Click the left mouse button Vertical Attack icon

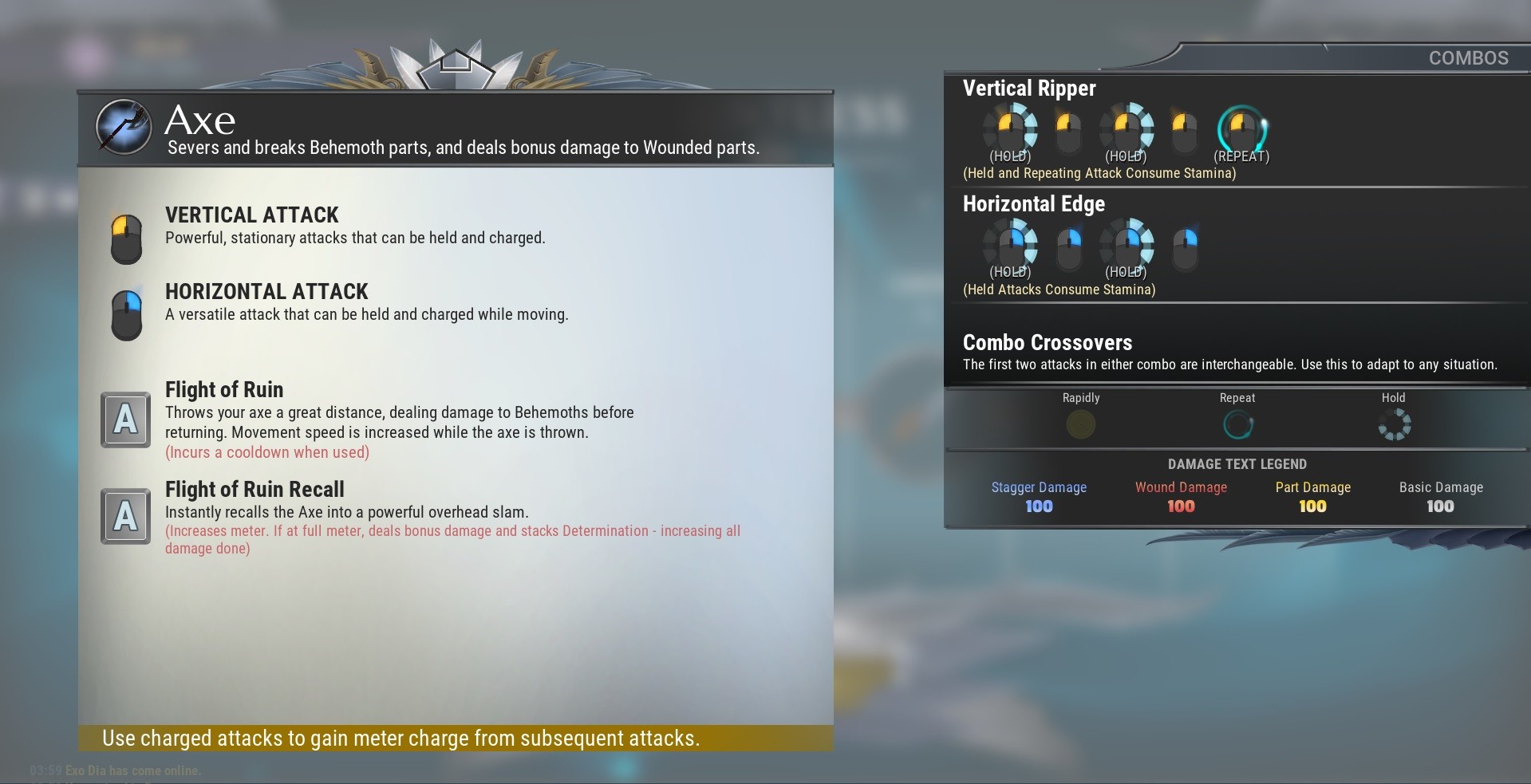[126, 238]
